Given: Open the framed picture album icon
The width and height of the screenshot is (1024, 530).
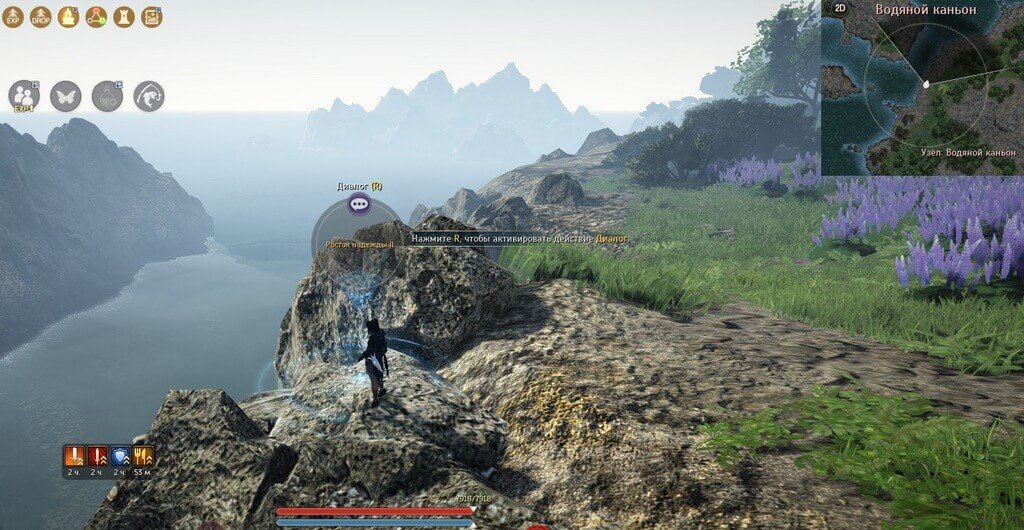Looking at the screenshot, I should point(152,17).
